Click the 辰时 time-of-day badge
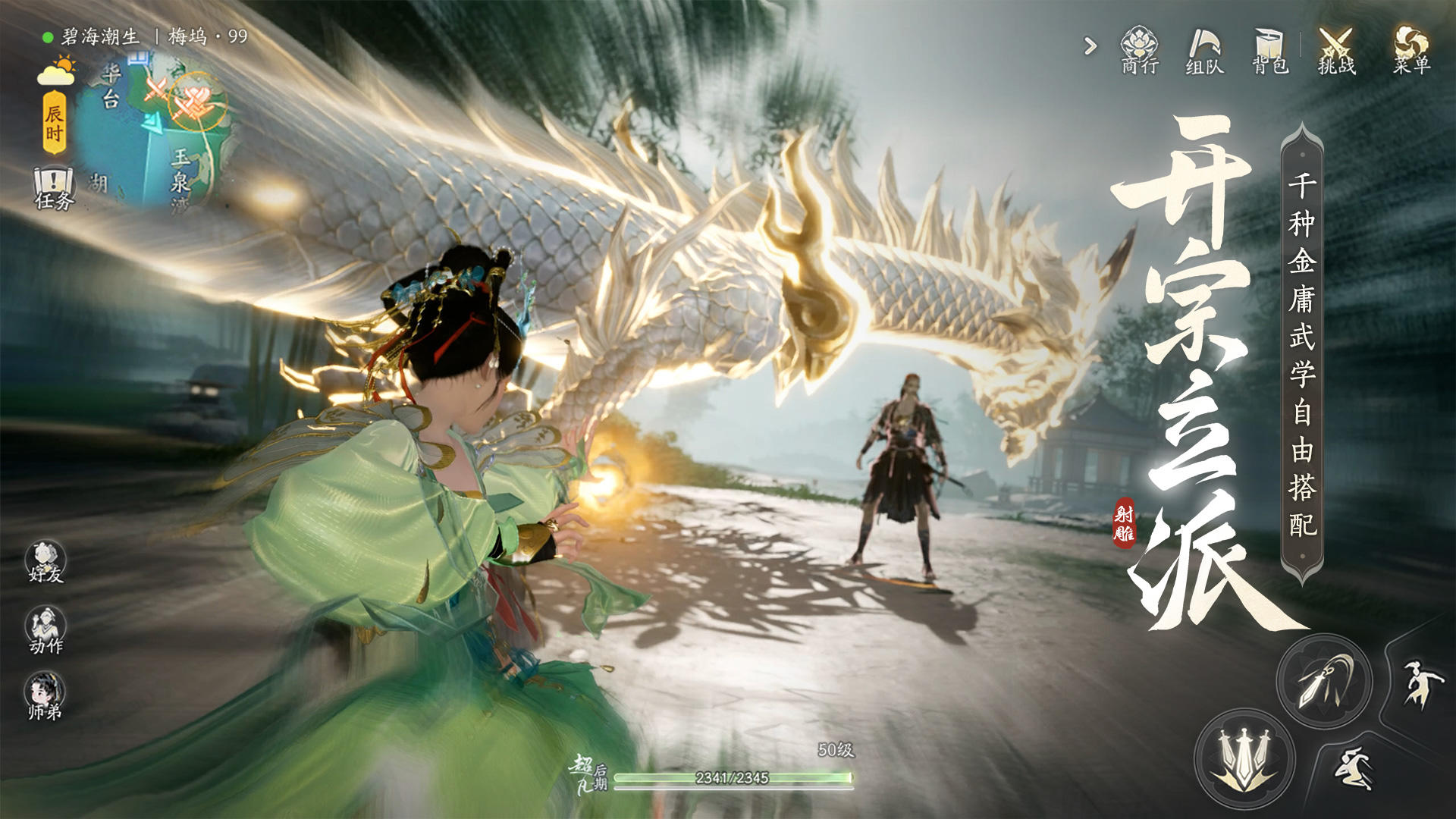This screenshot has height=819, width=1456. click(54, 123)
